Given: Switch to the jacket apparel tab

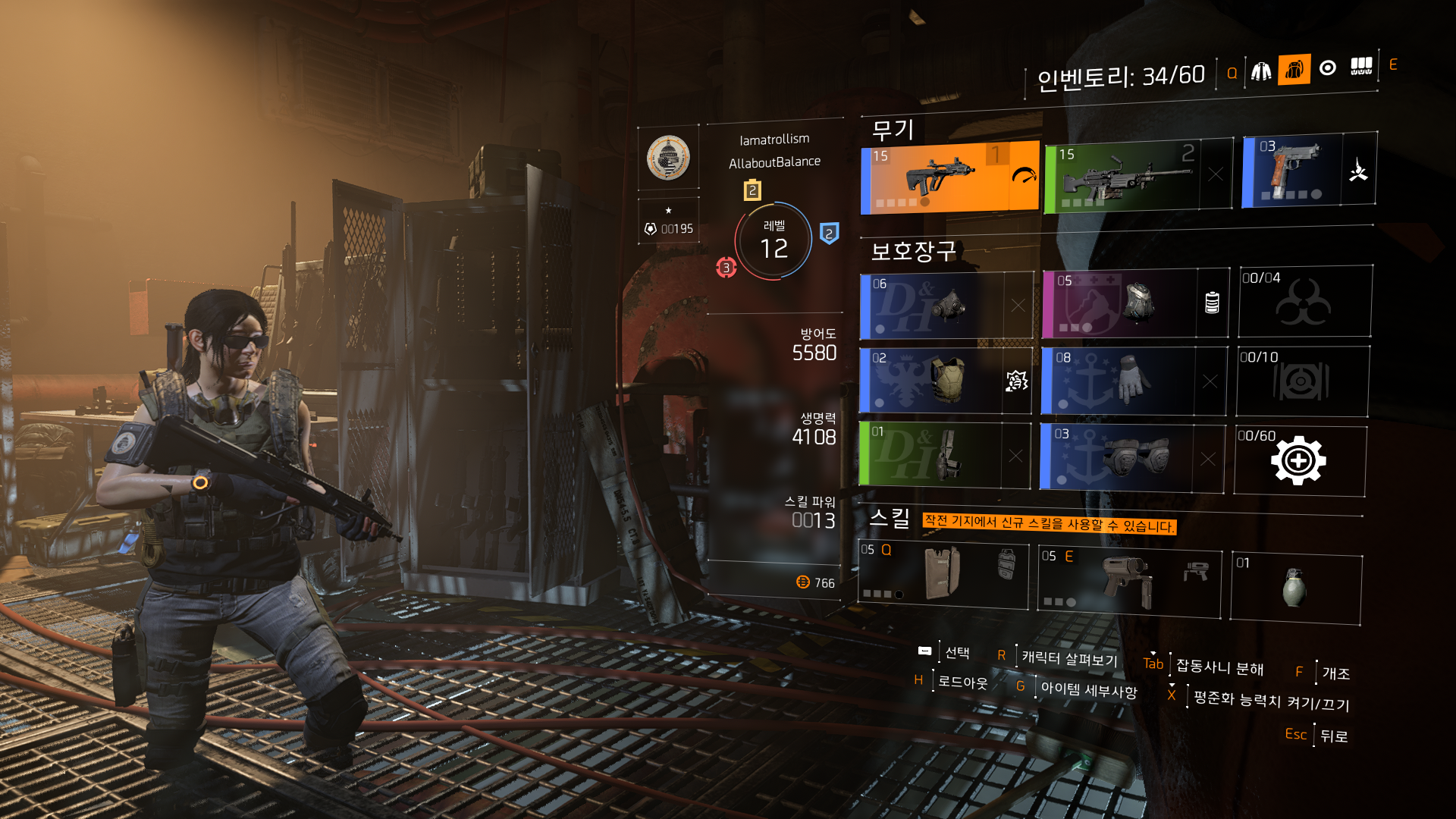Looking at the screenshot, I should tap(1261, 71).
